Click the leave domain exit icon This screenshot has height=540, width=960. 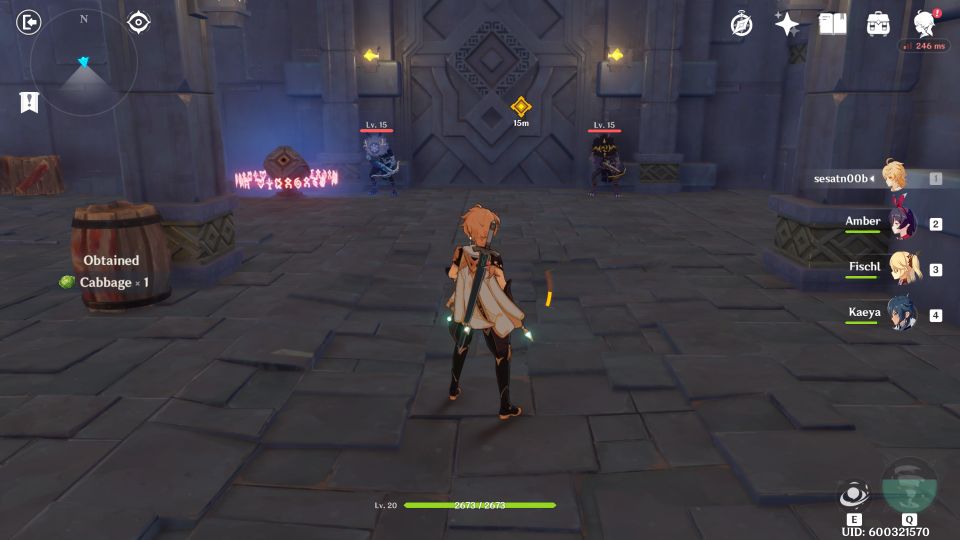click(30, 22)
